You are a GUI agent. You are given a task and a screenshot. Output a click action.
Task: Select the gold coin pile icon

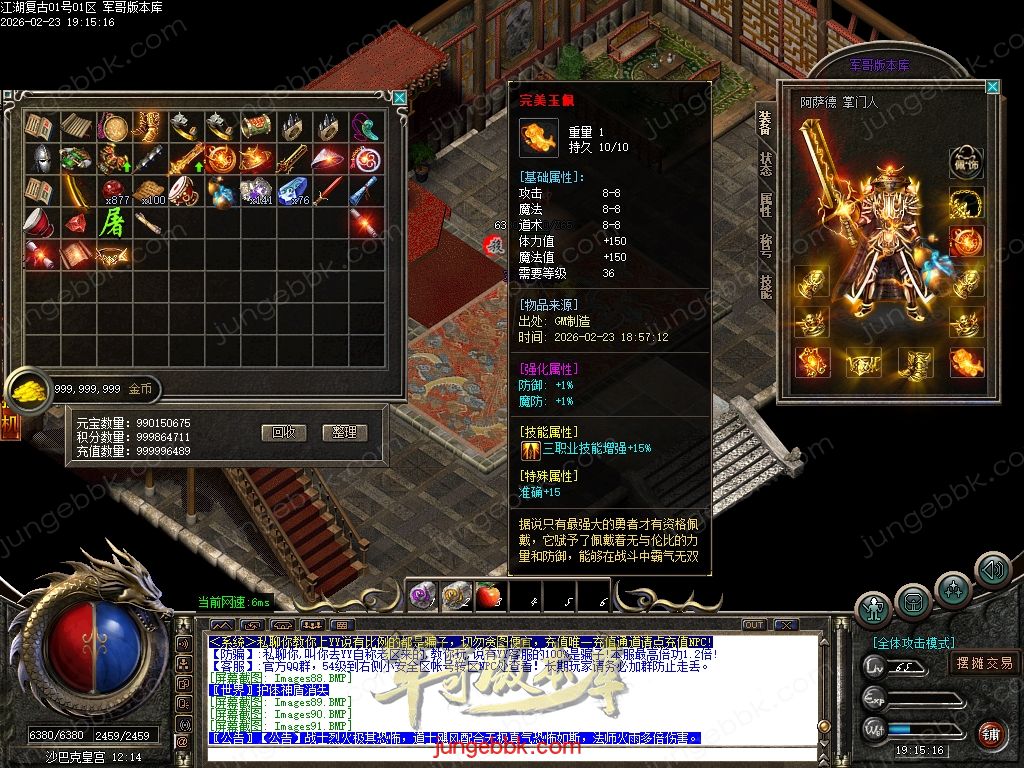28,388
